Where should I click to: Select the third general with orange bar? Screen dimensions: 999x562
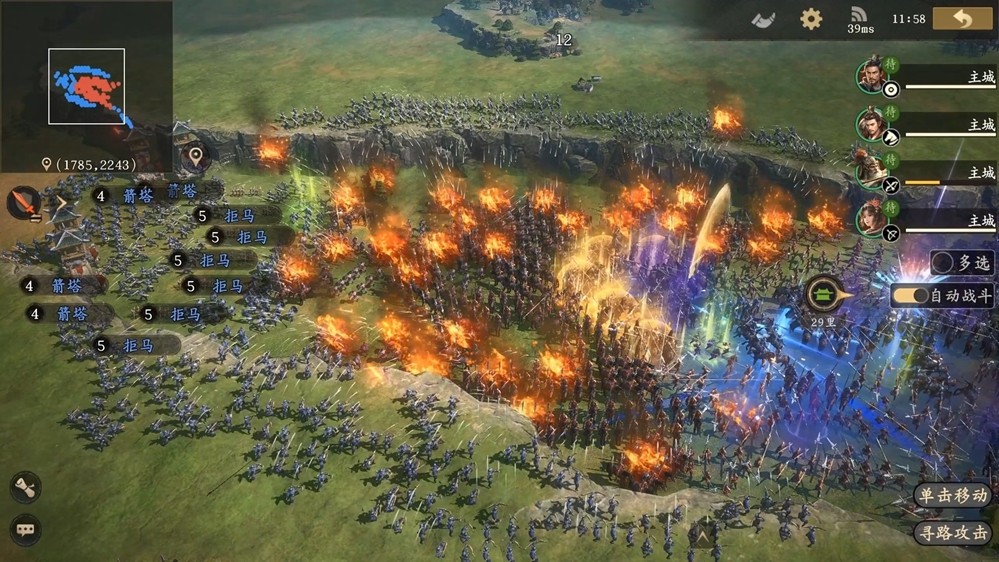click(875, 172)
